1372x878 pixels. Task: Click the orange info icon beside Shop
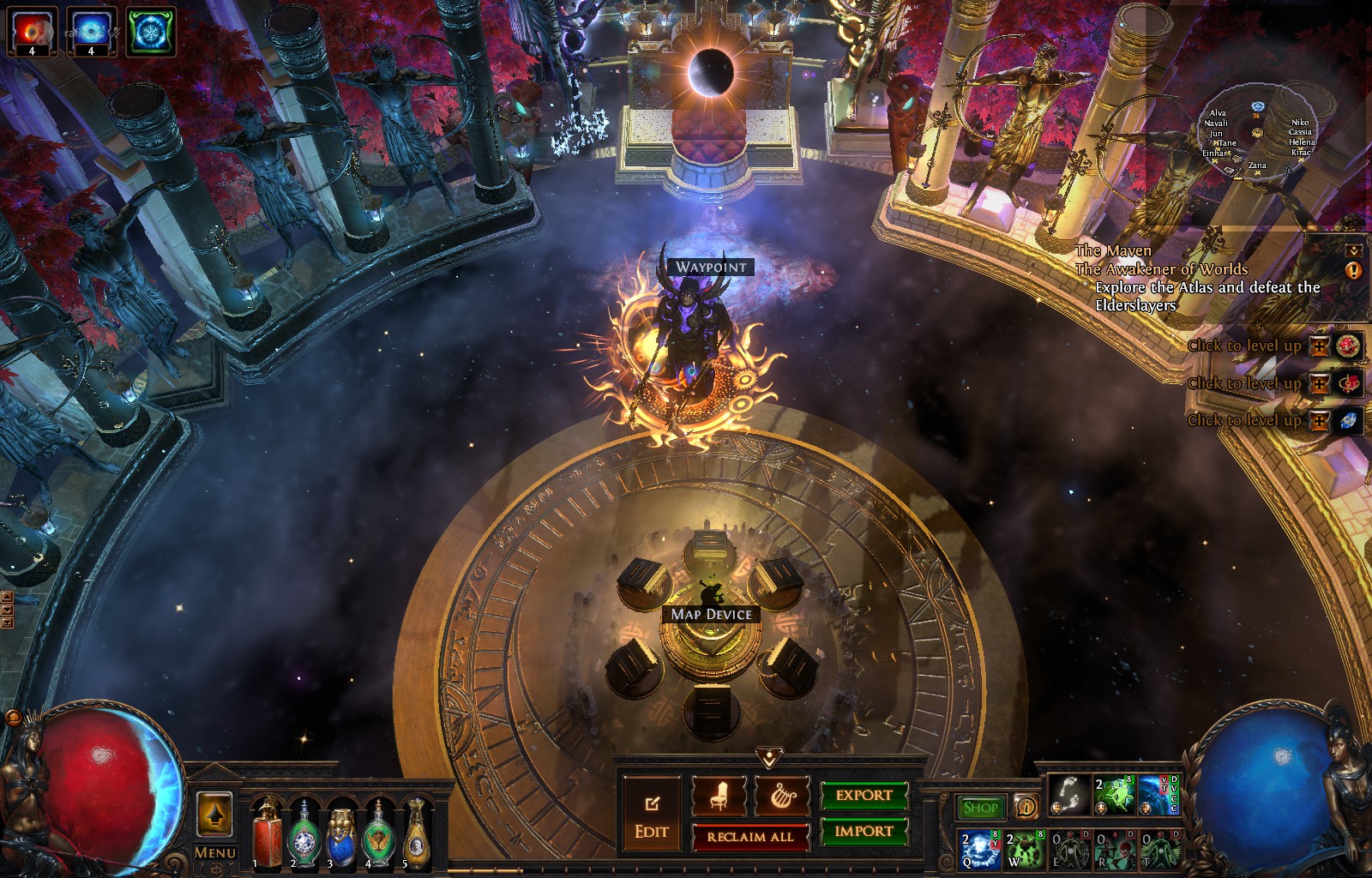1026,806
